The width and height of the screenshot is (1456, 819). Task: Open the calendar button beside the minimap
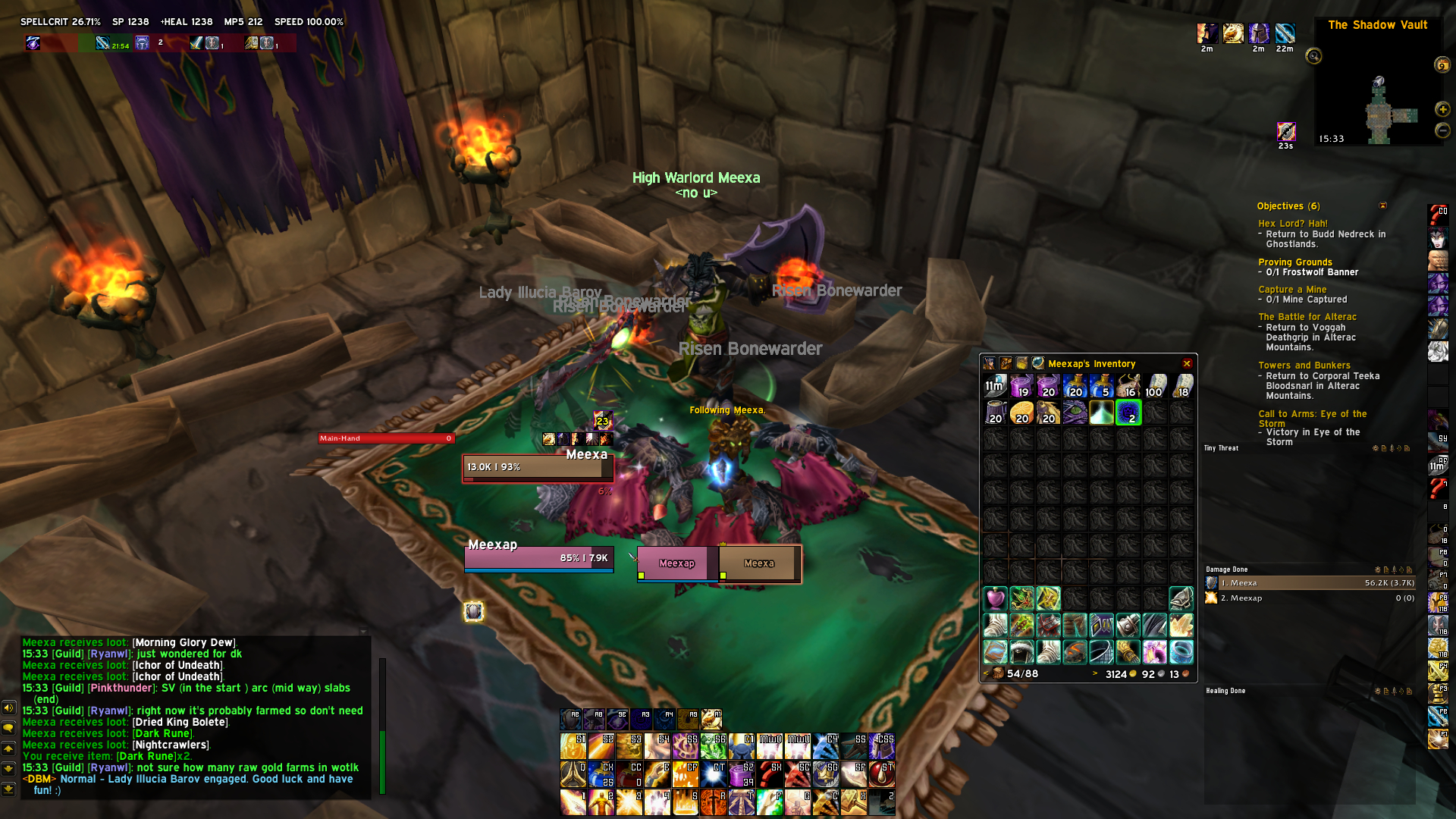tap(1442, 65)
